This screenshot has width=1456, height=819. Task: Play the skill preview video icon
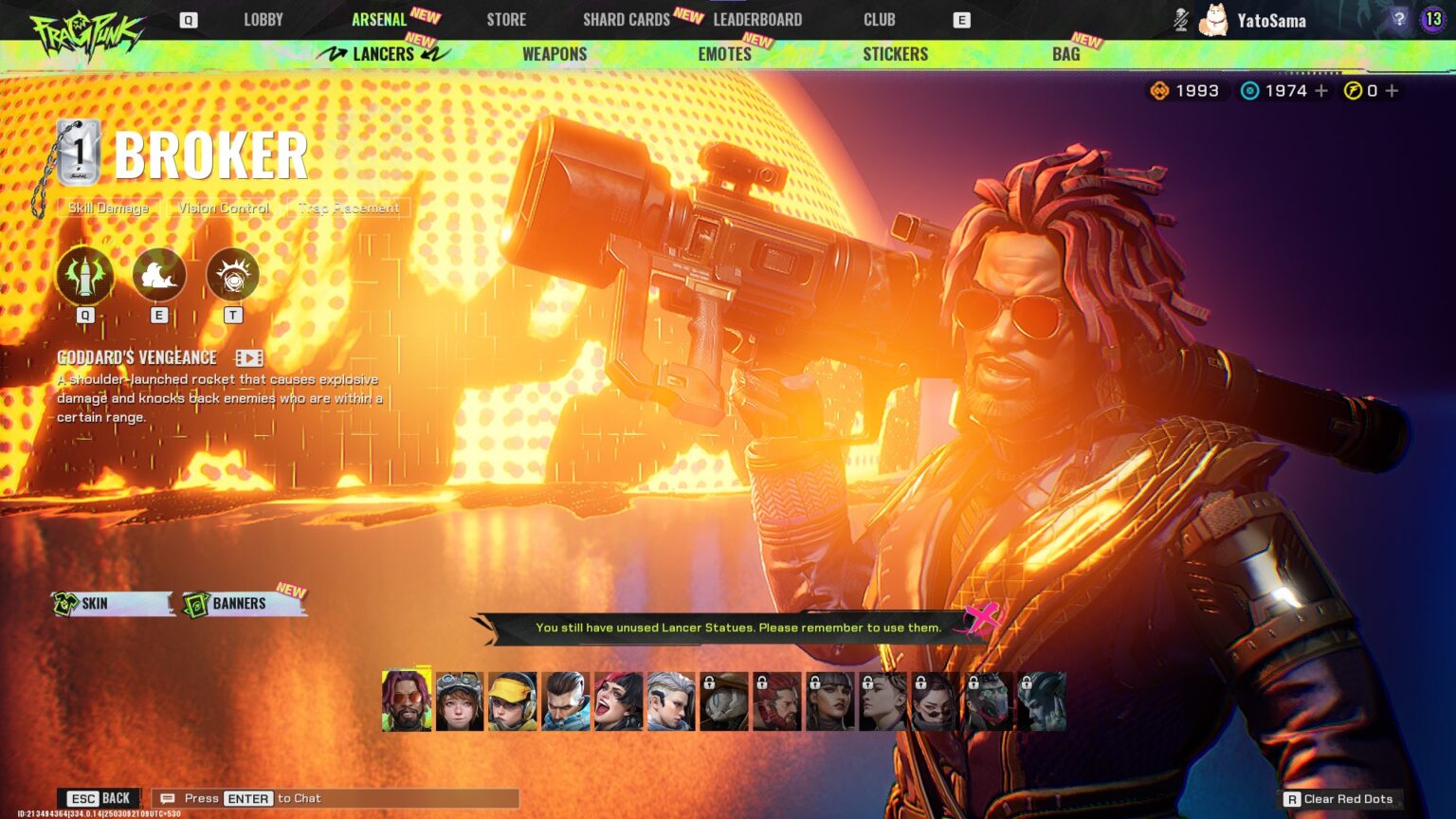pyautogui.click(x=248, y=357)
